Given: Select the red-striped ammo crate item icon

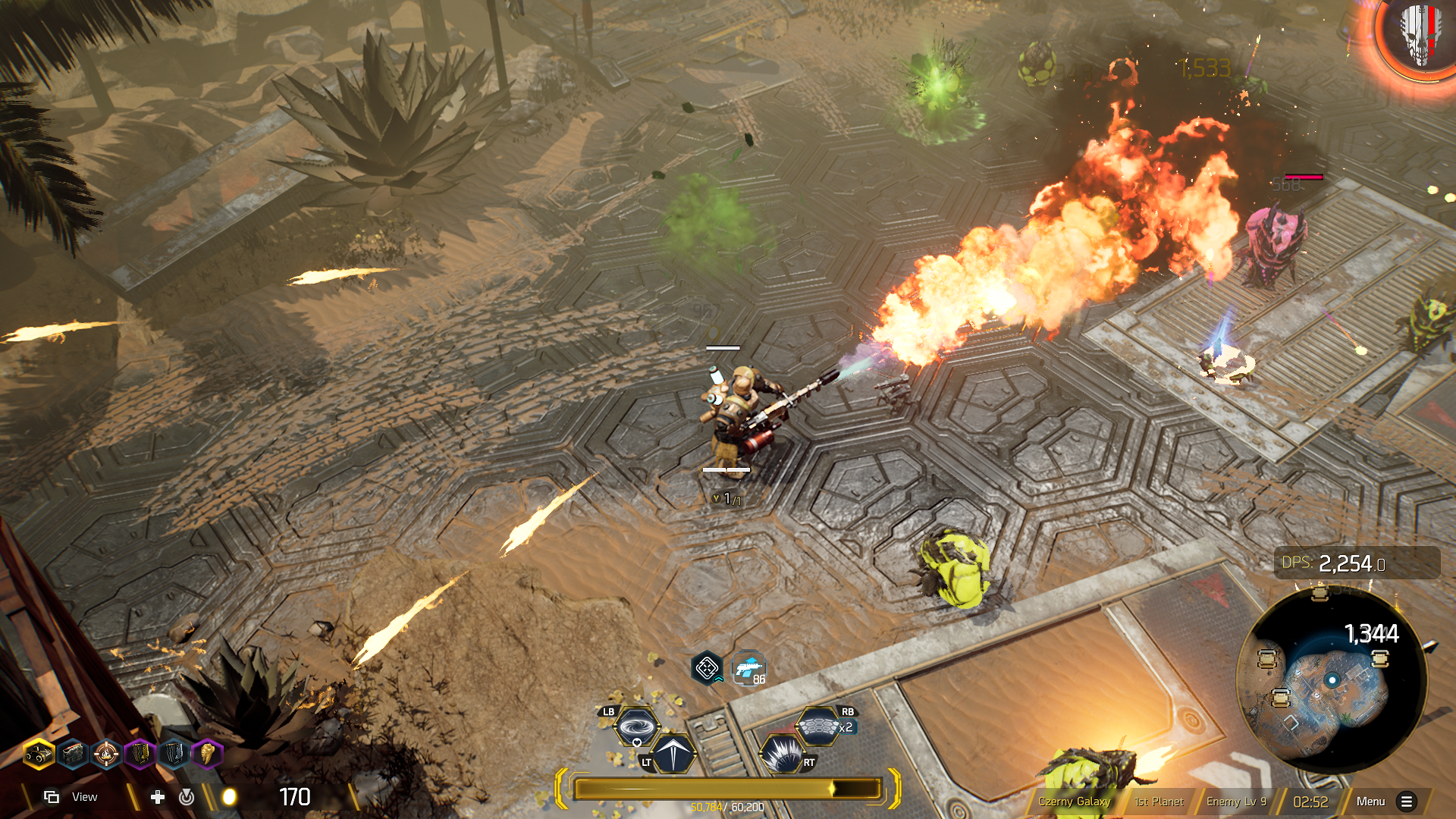Looking at the screenshot, I should (x=73, y=755).
